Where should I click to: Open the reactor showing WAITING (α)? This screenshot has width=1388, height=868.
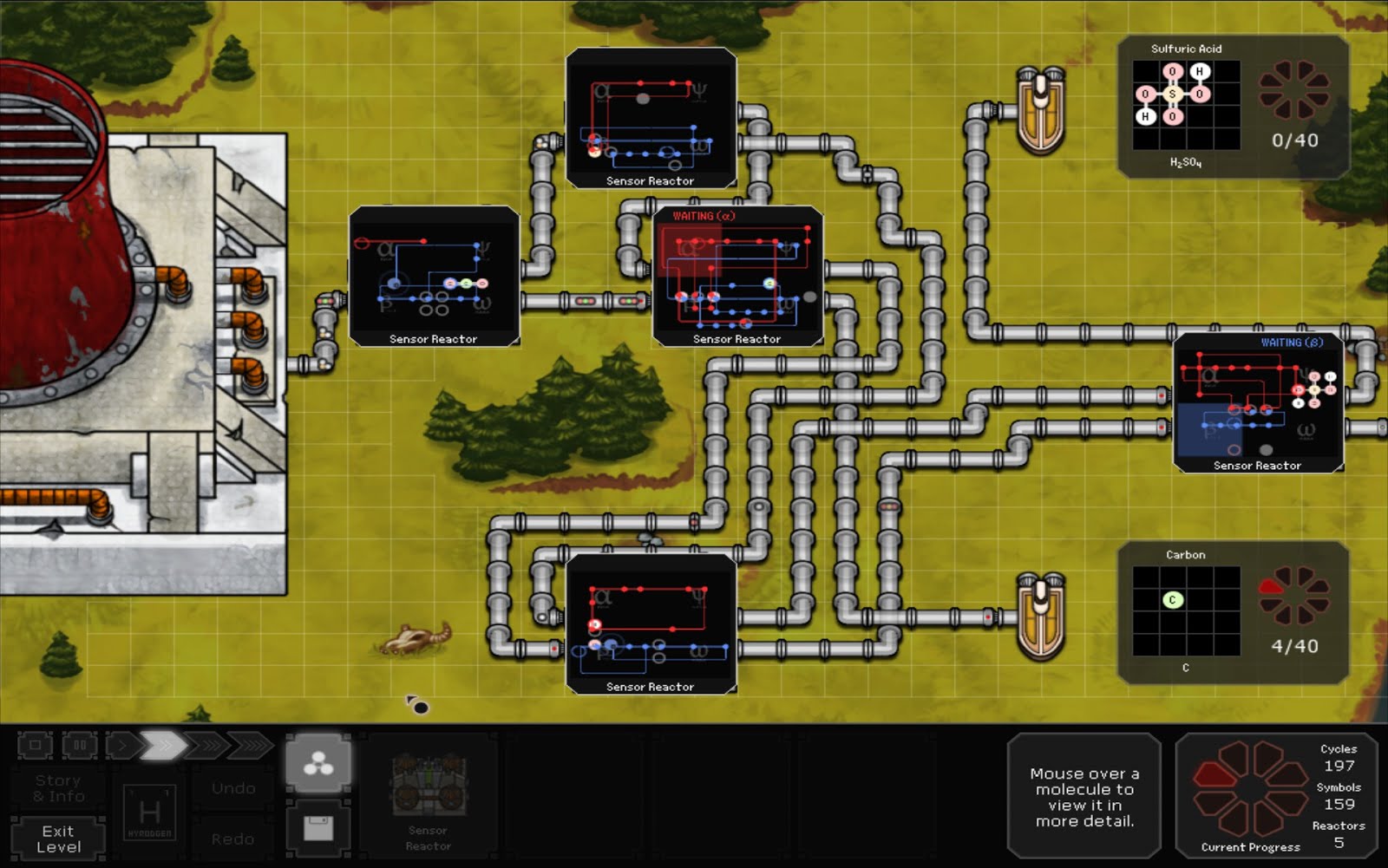737,277
